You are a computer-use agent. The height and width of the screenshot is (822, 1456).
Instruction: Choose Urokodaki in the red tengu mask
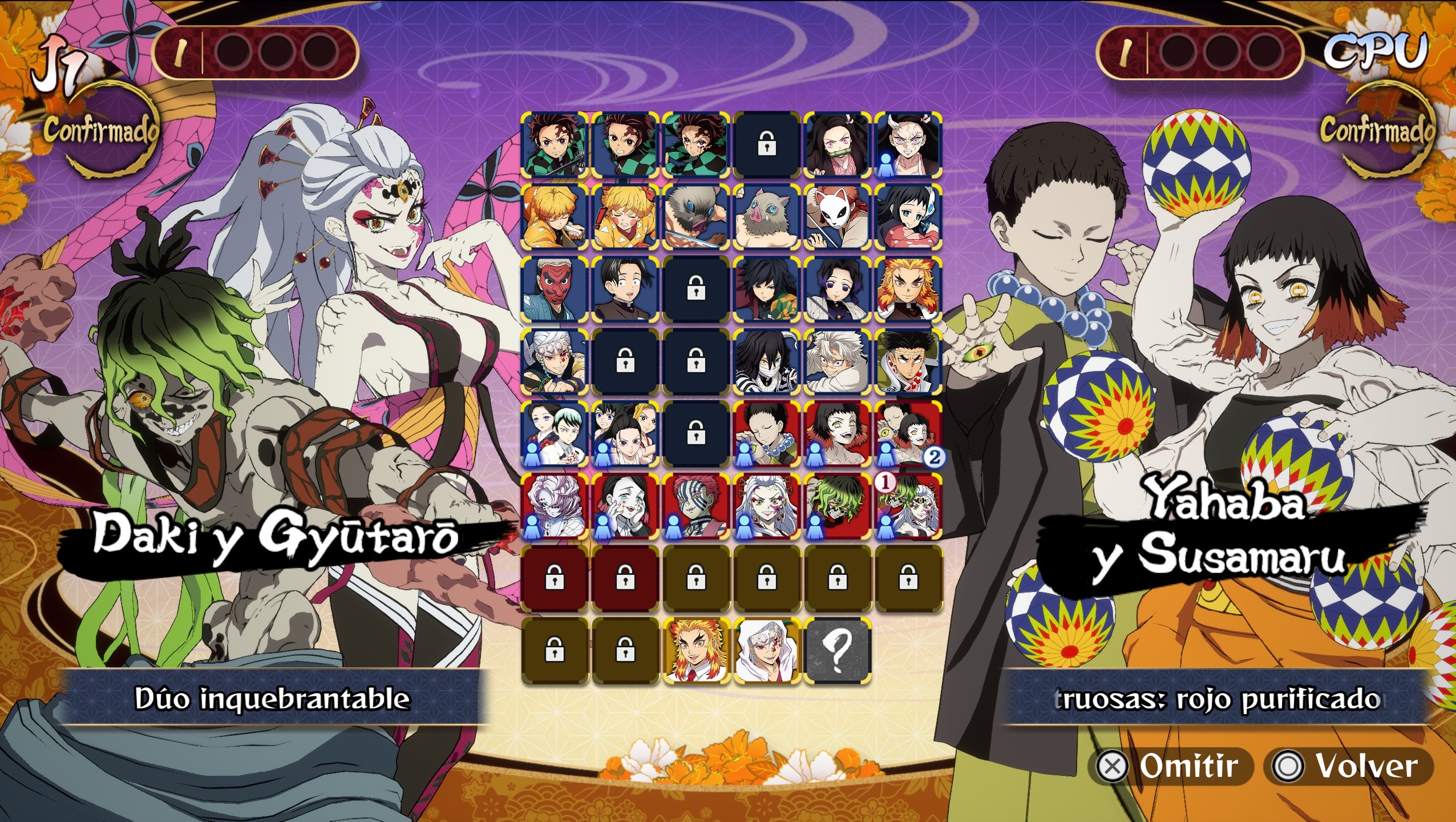[x=554, y=289]
